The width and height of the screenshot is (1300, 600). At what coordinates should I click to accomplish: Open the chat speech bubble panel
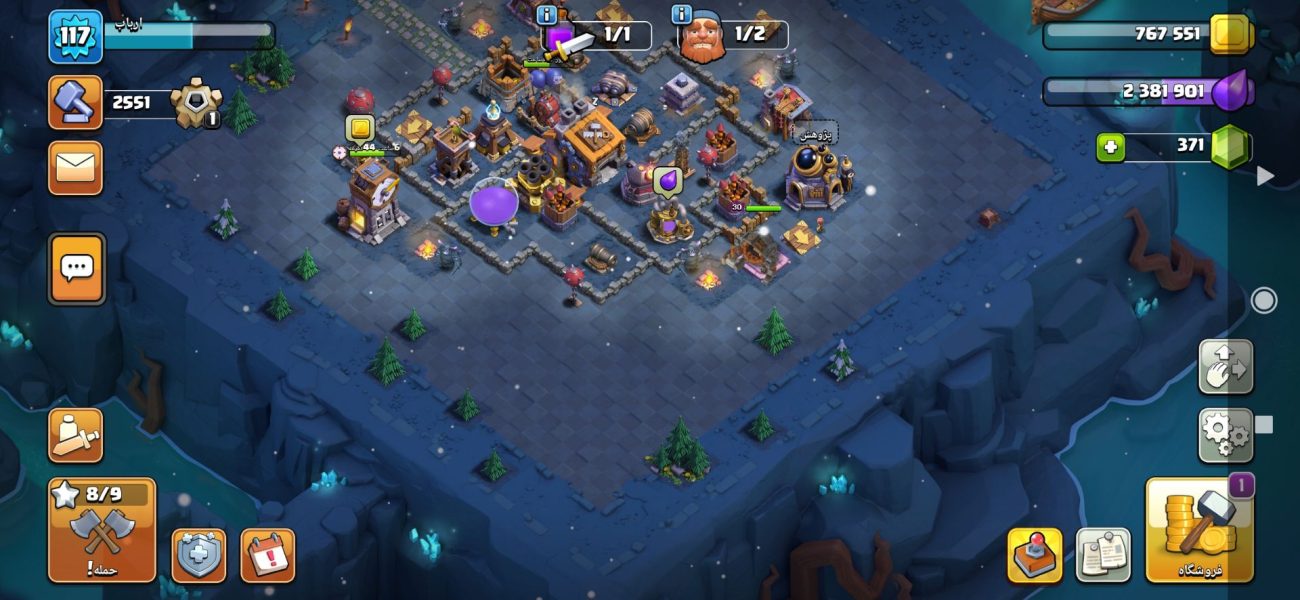pos(76,268)
